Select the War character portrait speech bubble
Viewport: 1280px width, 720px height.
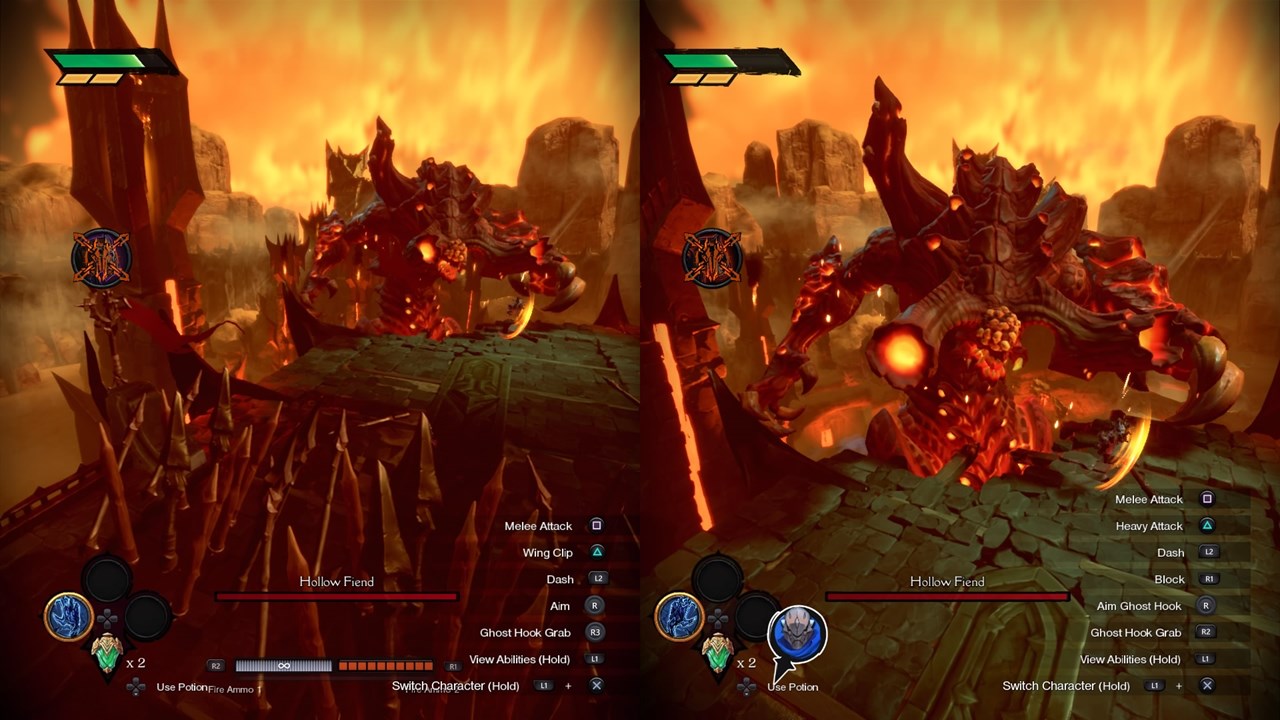click(x=797, y=633)
